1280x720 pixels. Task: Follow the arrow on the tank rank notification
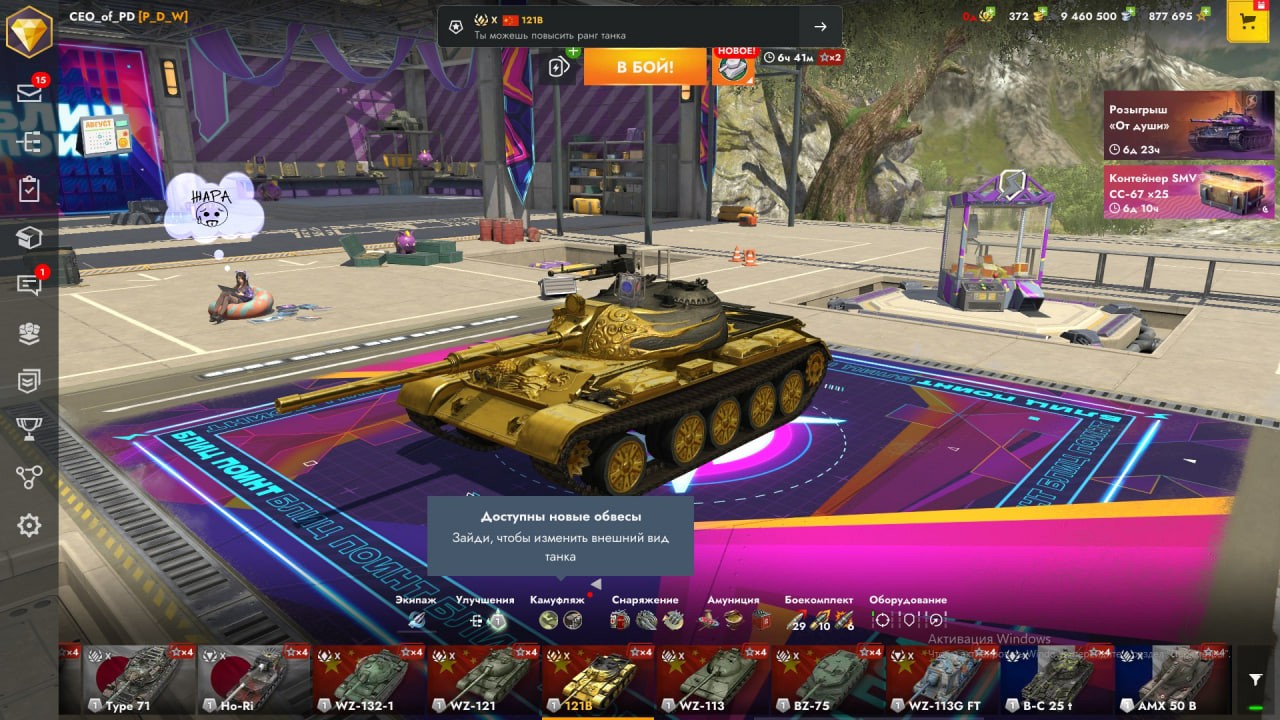tap(820, 27)
